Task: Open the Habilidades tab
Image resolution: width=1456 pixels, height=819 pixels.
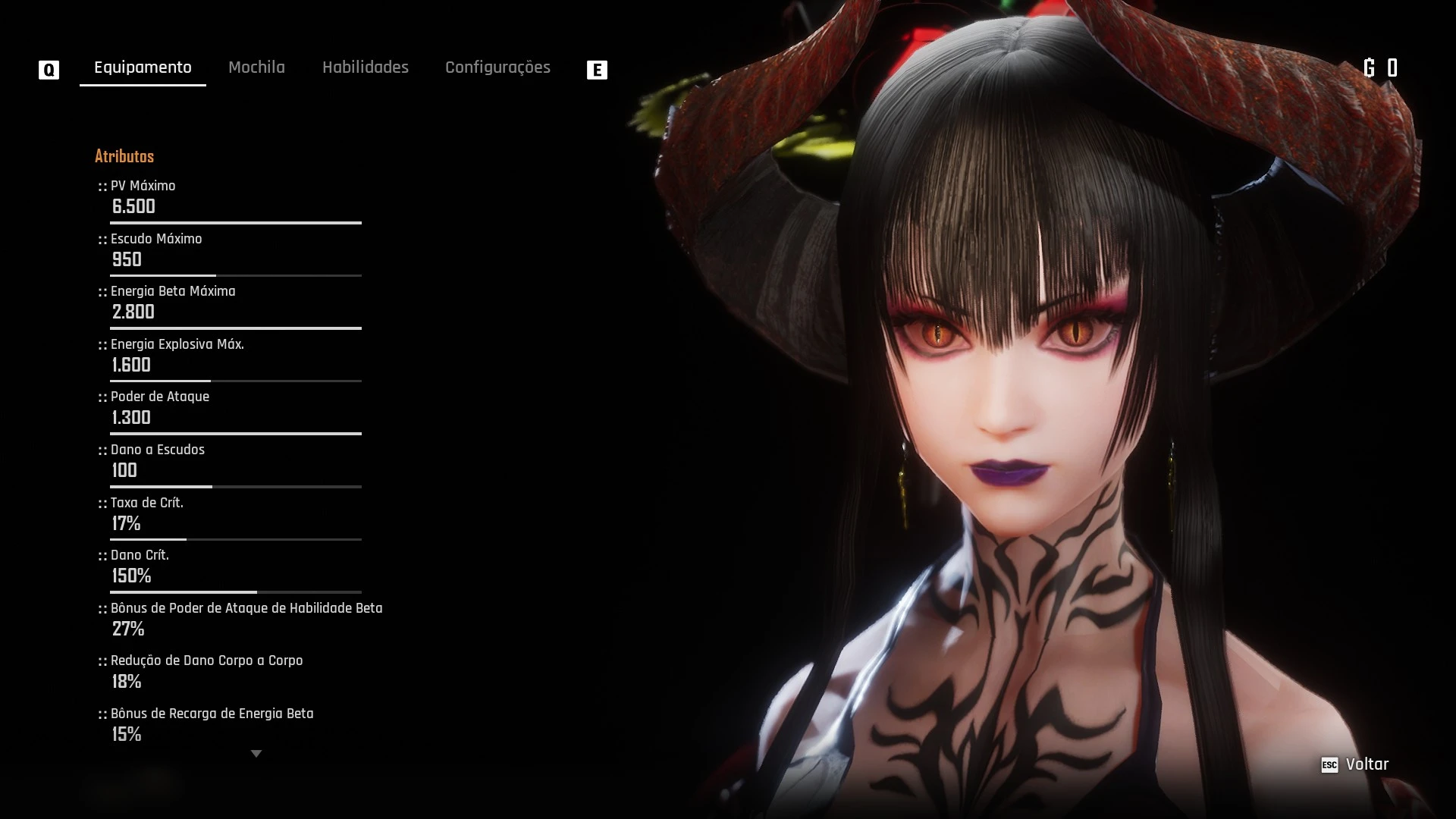Action: [x=366, y=67]
